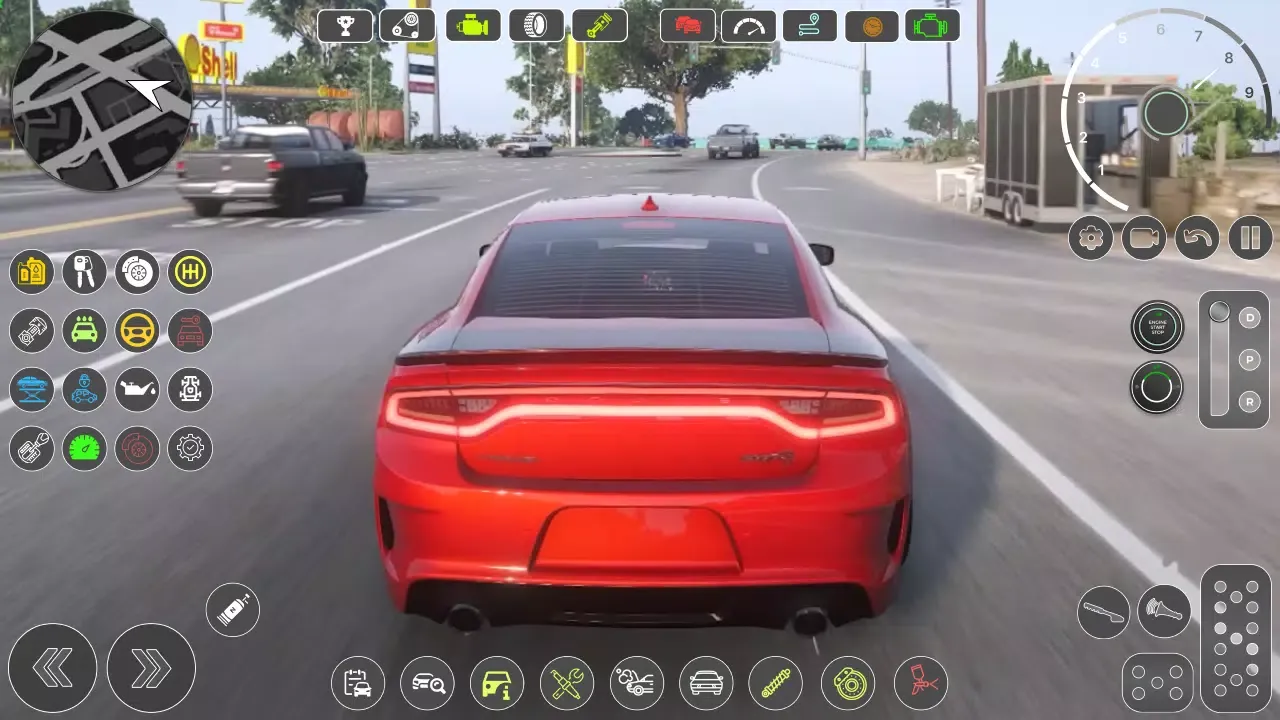This screenshot has width=1280, height=720.
Task: Expand to next page with double-right arrow
Action: click(x=151, y=667)
